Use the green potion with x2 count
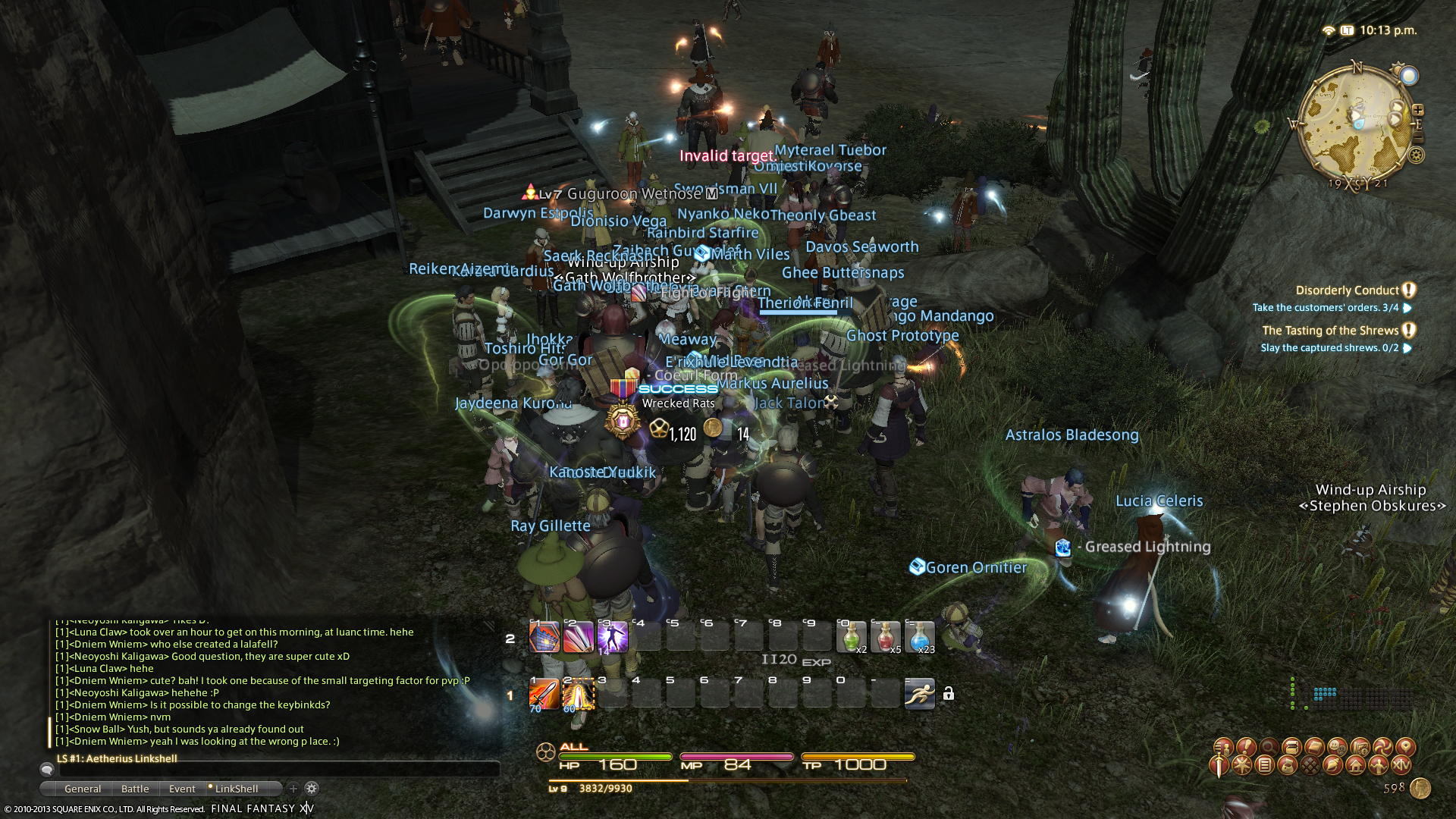Screen dimensions: 1456x819 coord(851,637)
